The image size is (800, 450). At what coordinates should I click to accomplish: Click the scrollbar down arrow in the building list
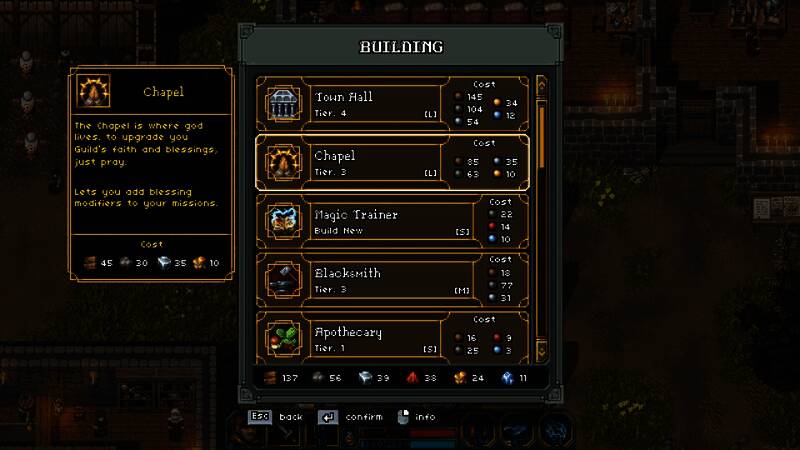pyautogui.click(x=542, y=351)
